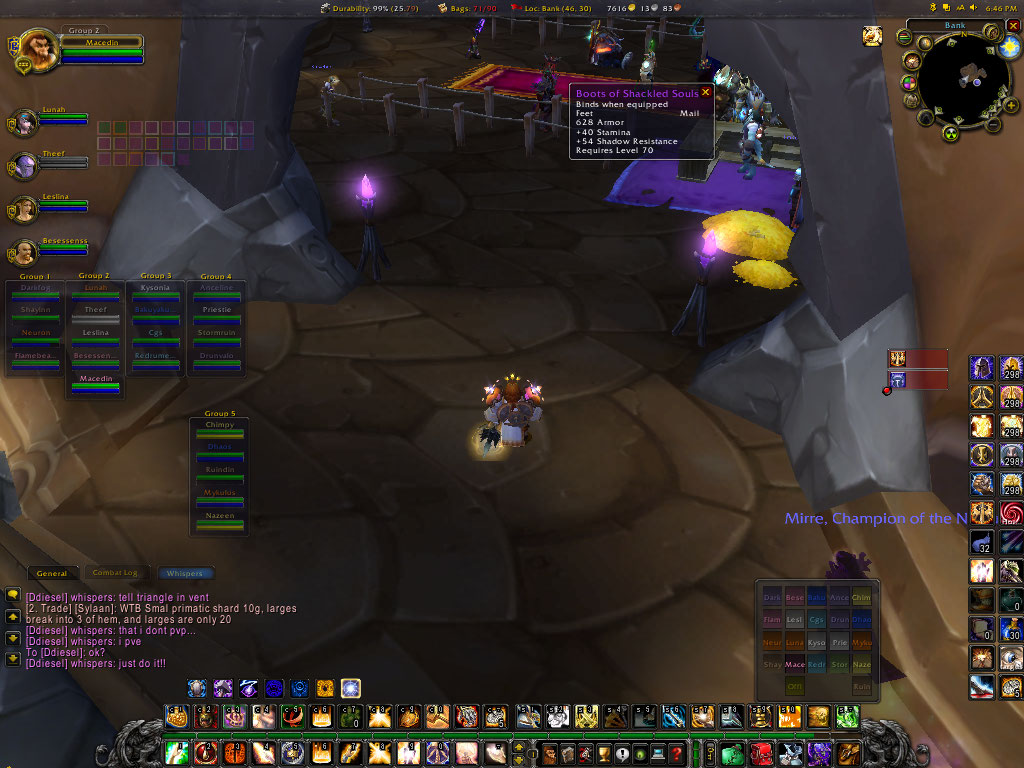Image resolution: width=1024 pixels, height=768 pixels.
Task: Select Theef's party frame portrait
Action: [x=24, y=165]
